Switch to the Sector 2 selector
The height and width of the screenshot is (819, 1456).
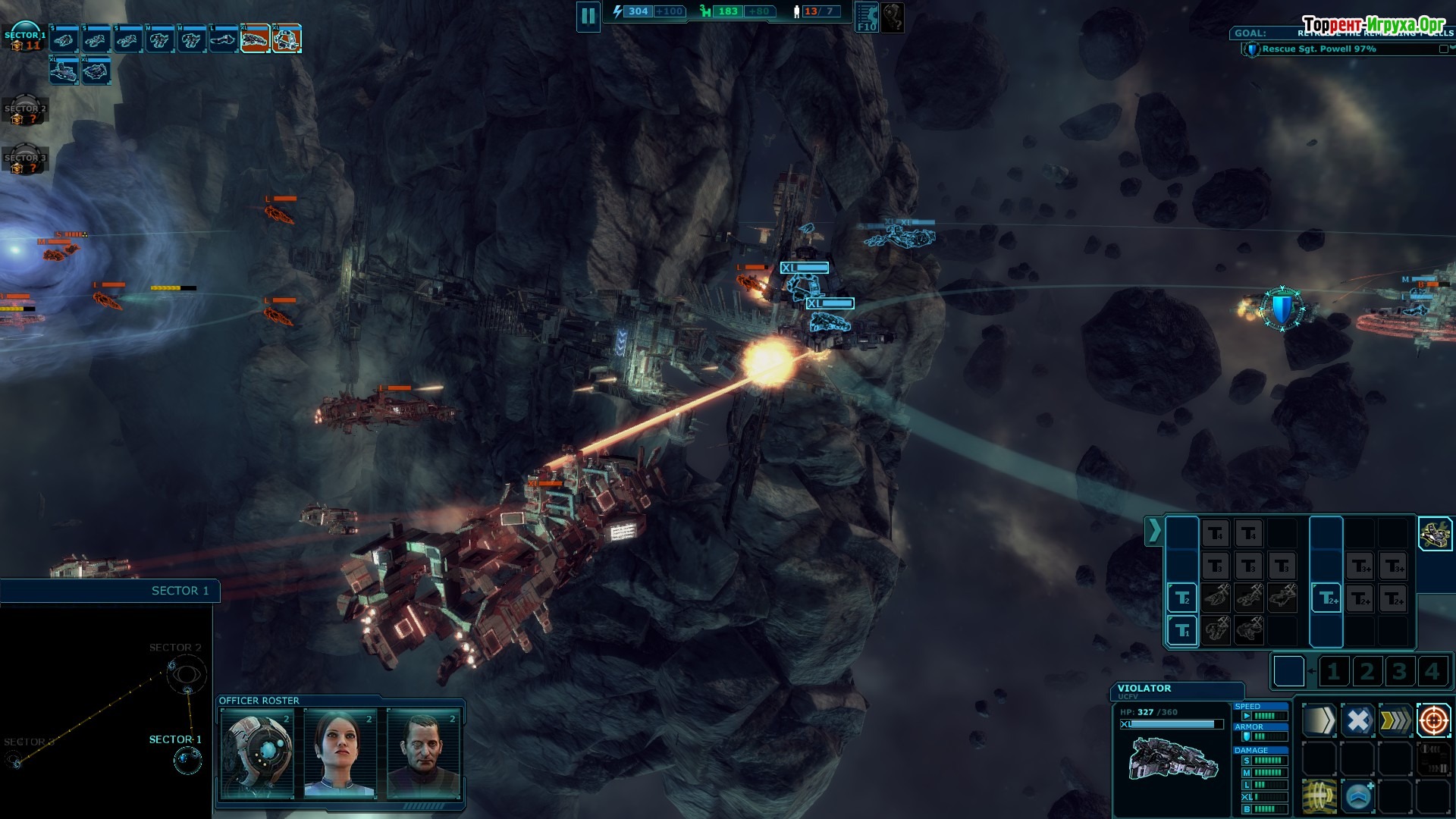(25, 111)
